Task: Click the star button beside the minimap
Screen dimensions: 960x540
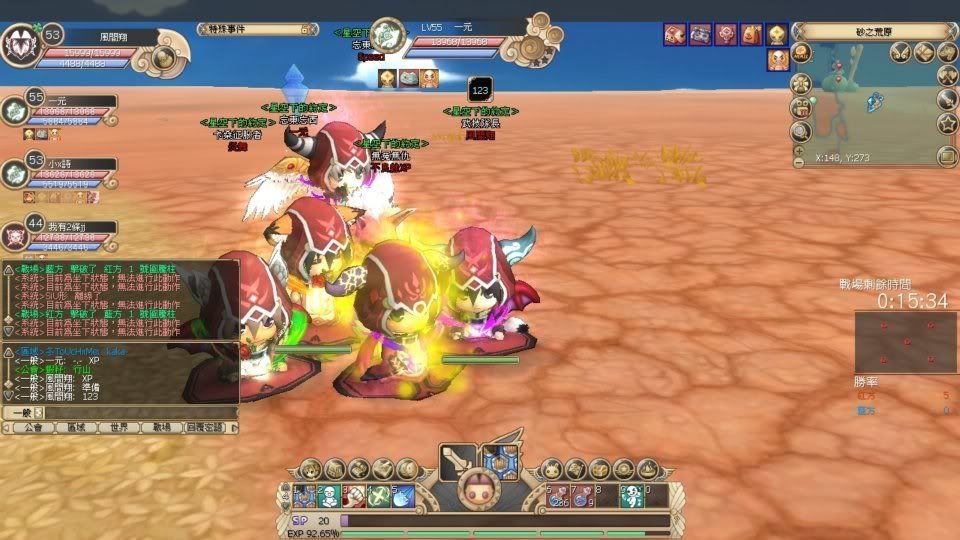Action: (947, 123)
